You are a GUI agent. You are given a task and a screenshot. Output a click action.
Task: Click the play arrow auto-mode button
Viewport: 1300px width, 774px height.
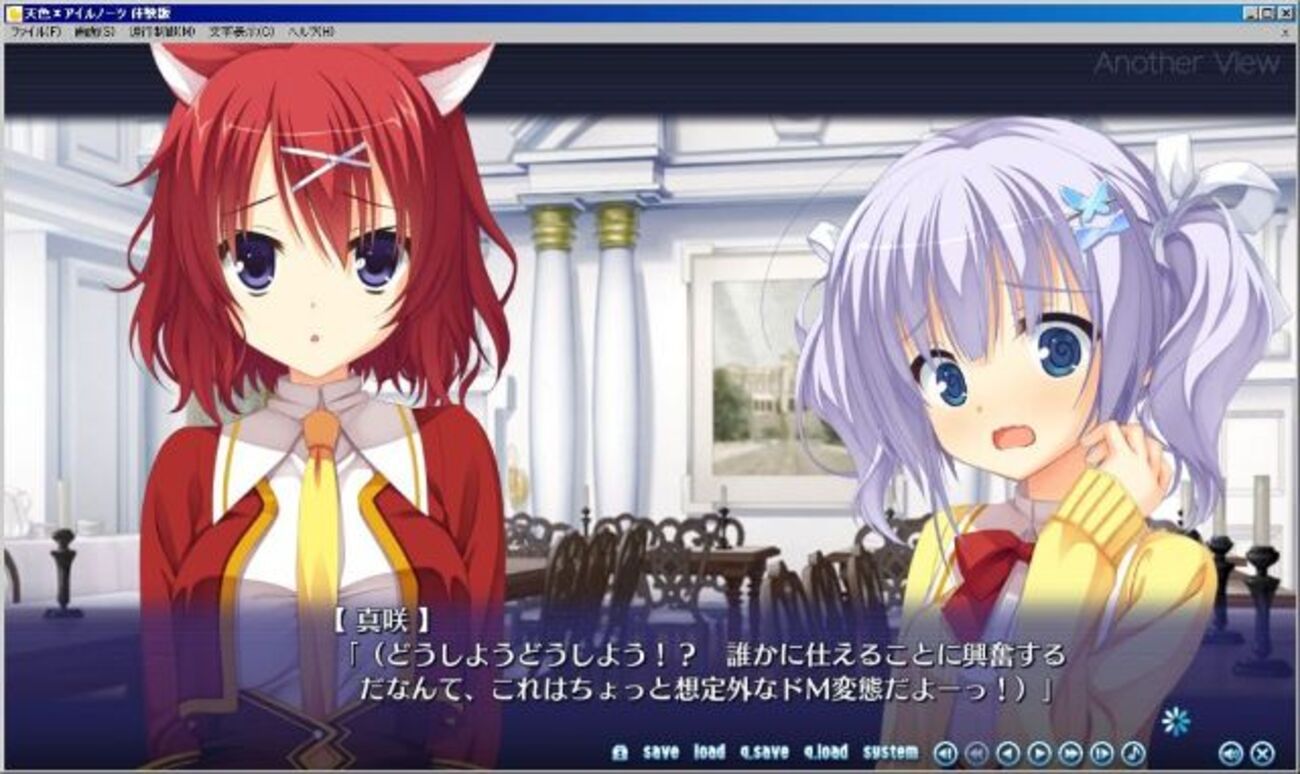click(x=1039, y=753)
